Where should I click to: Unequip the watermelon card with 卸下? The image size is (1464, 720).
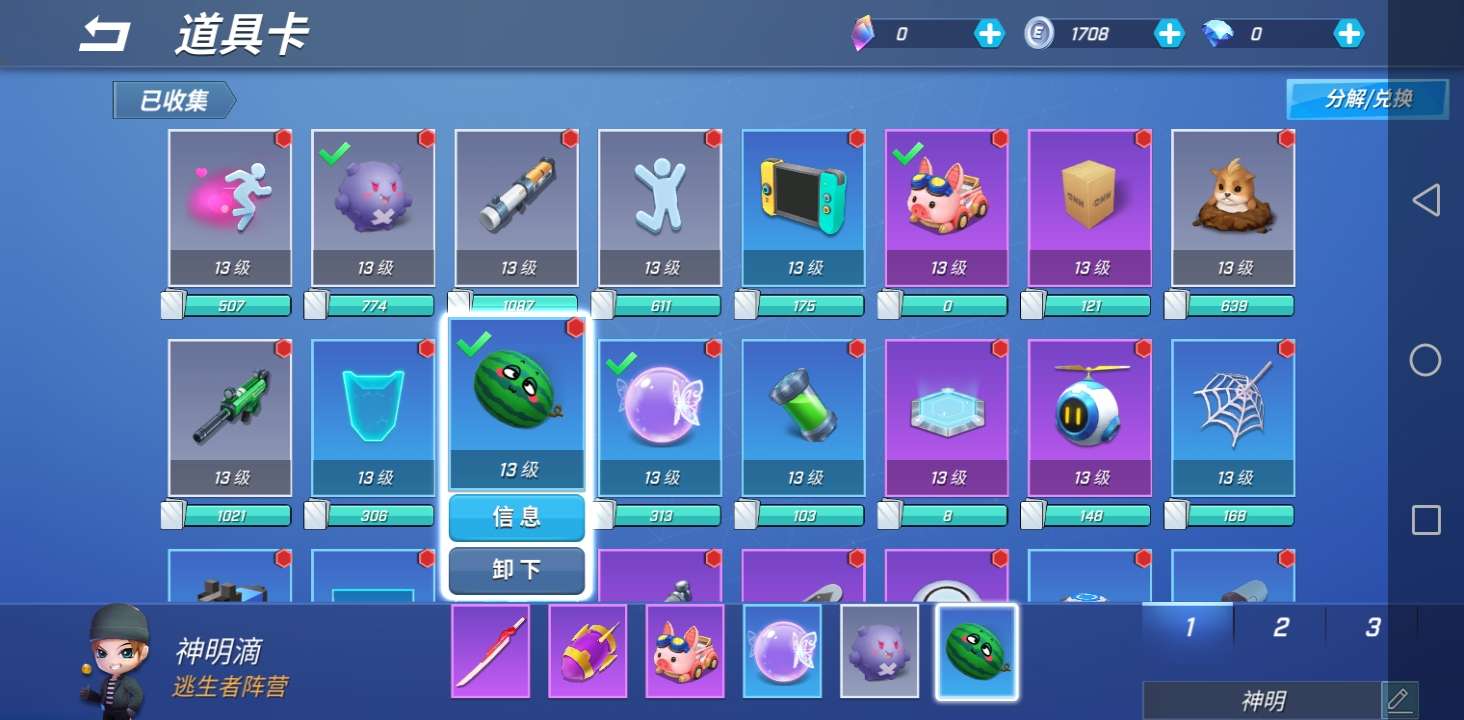(516, 570)
